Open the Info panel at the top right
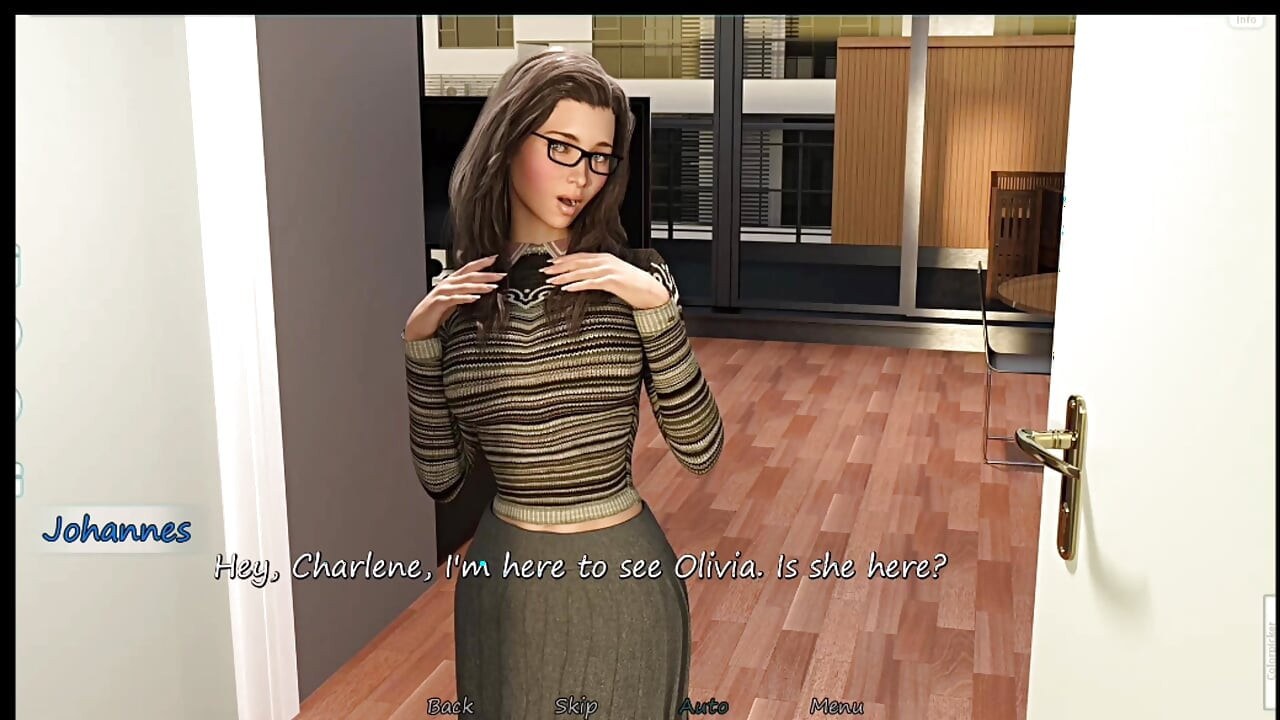1280x720 pixels. click(1246, 18)
